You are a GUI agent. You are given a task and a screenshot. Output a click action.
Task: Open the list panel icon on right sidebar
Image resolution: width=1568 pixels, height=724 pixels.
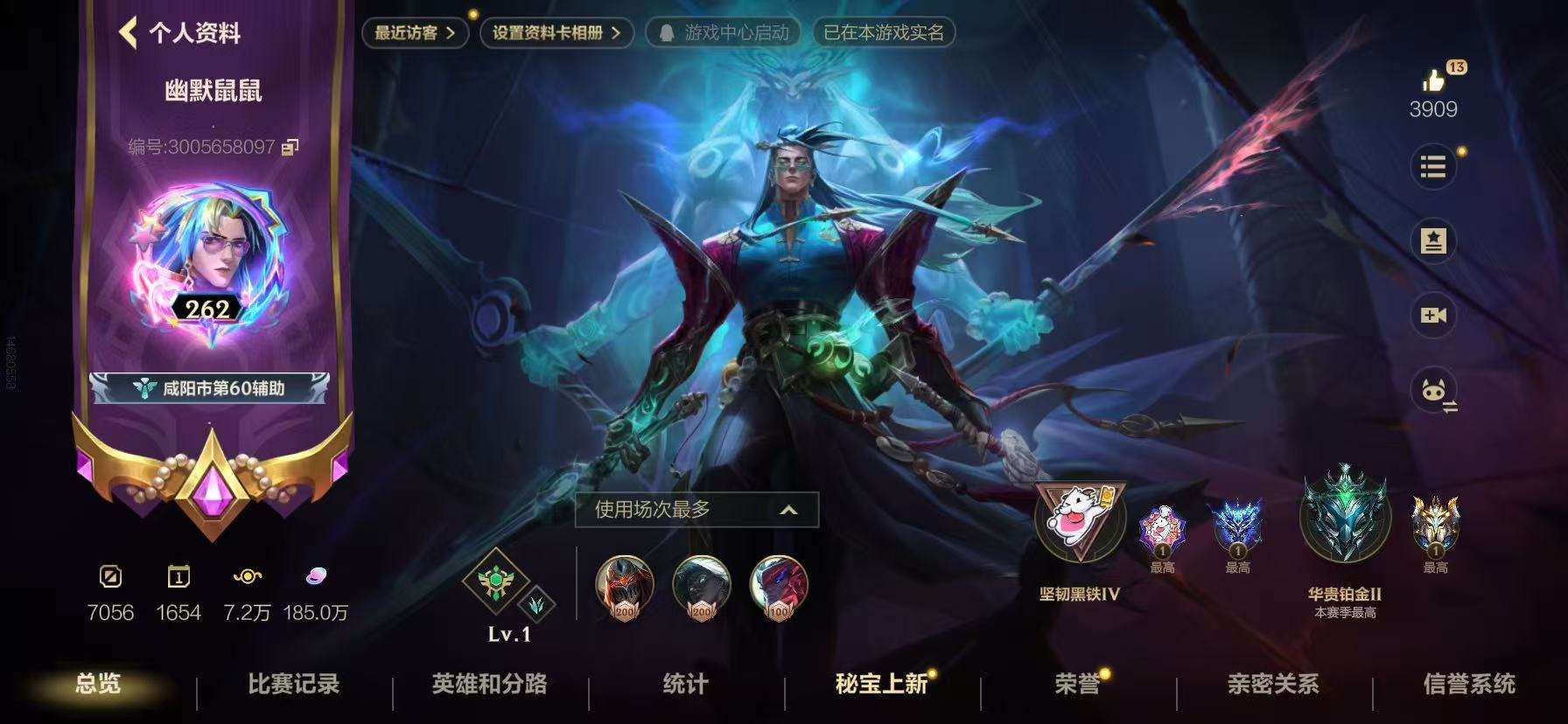(x=1433, y=167)
